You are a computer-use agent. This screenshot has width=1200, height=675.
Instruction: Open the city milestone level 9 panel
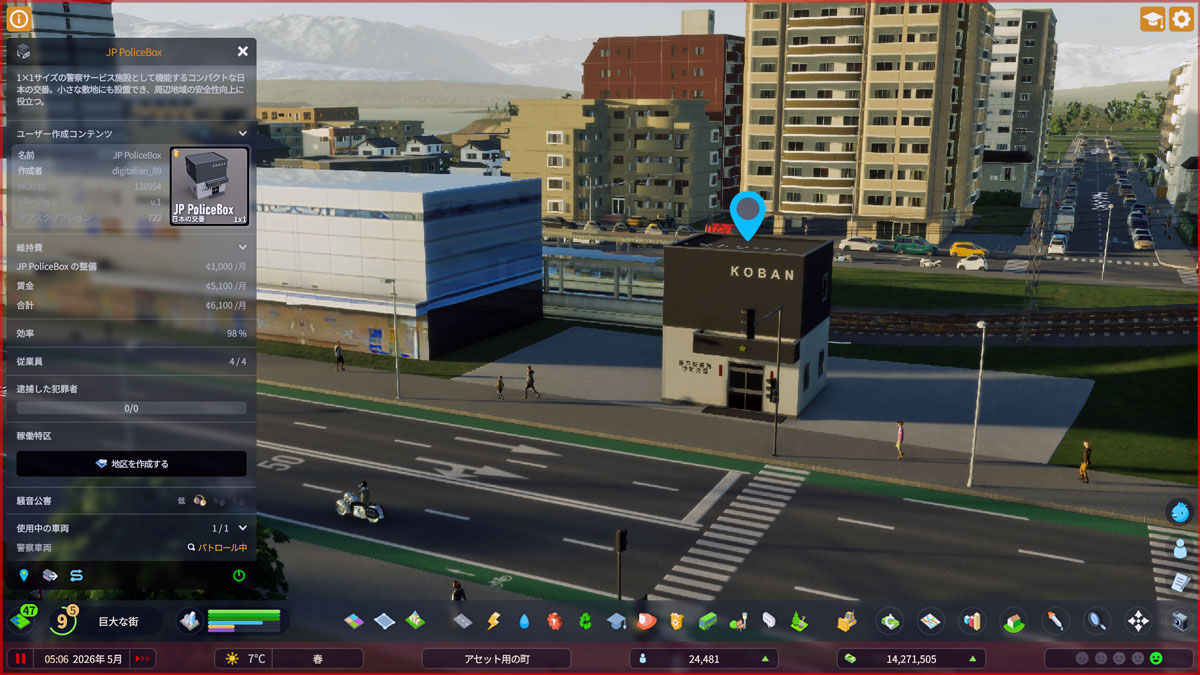point(61,621)
